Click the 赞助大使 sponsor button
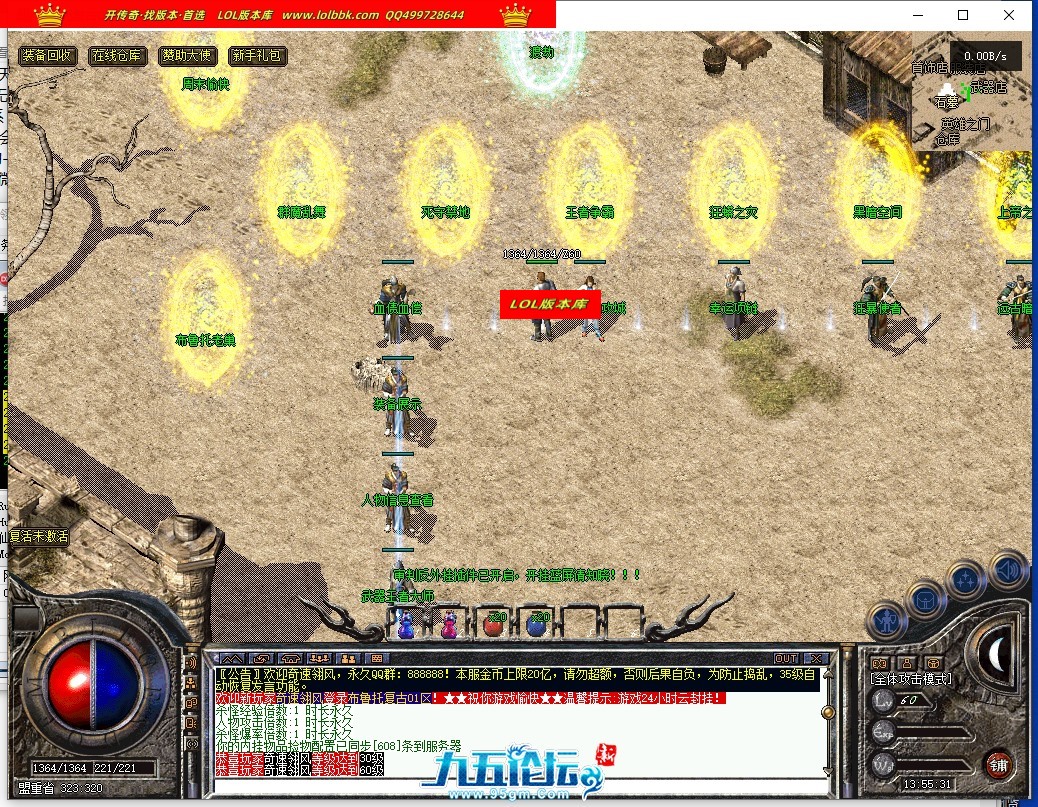Image resolution: width=1038 pixels, height=807 pixels. [187, 56]
